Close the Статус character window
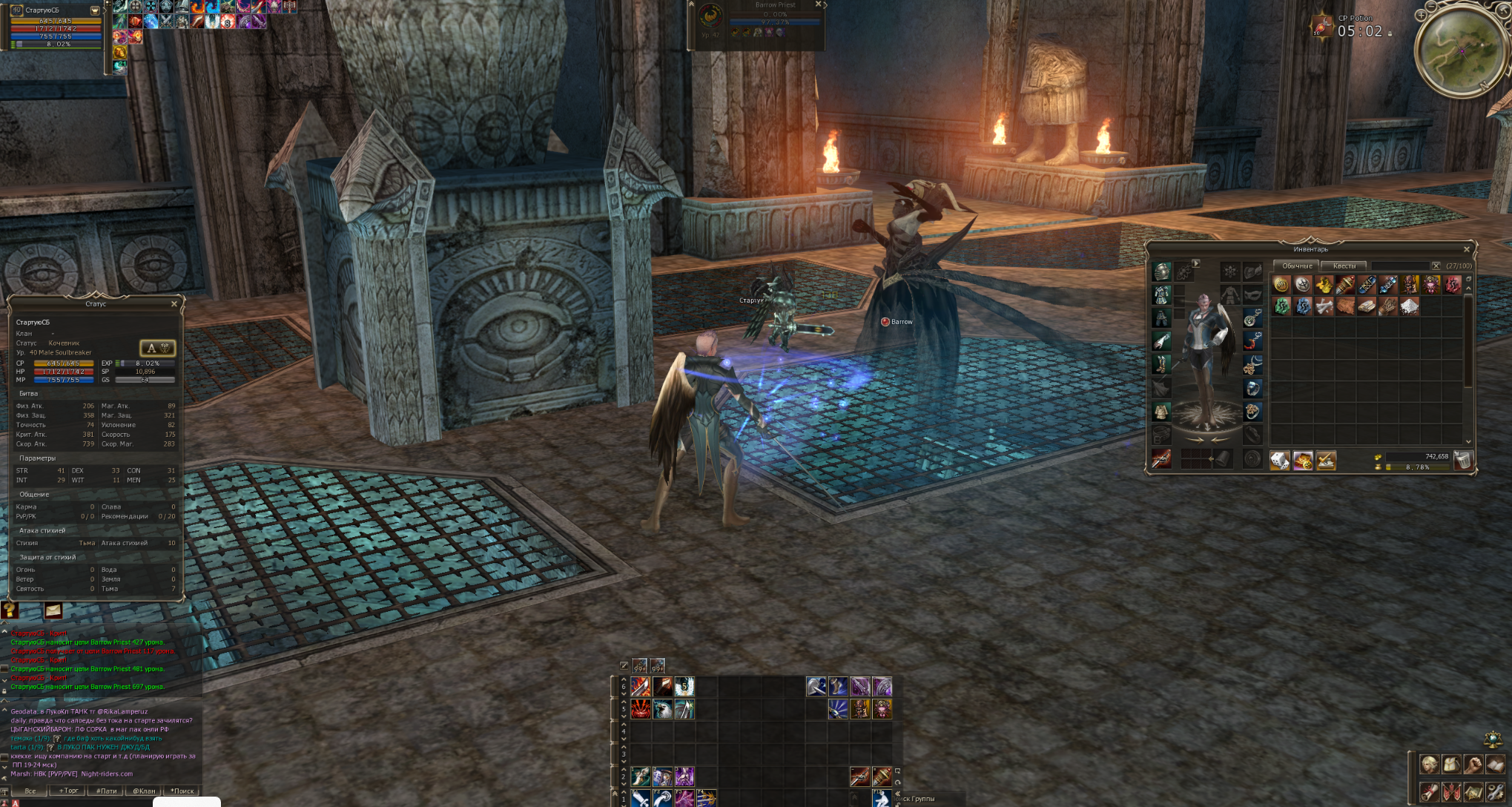 click(174, 304)
